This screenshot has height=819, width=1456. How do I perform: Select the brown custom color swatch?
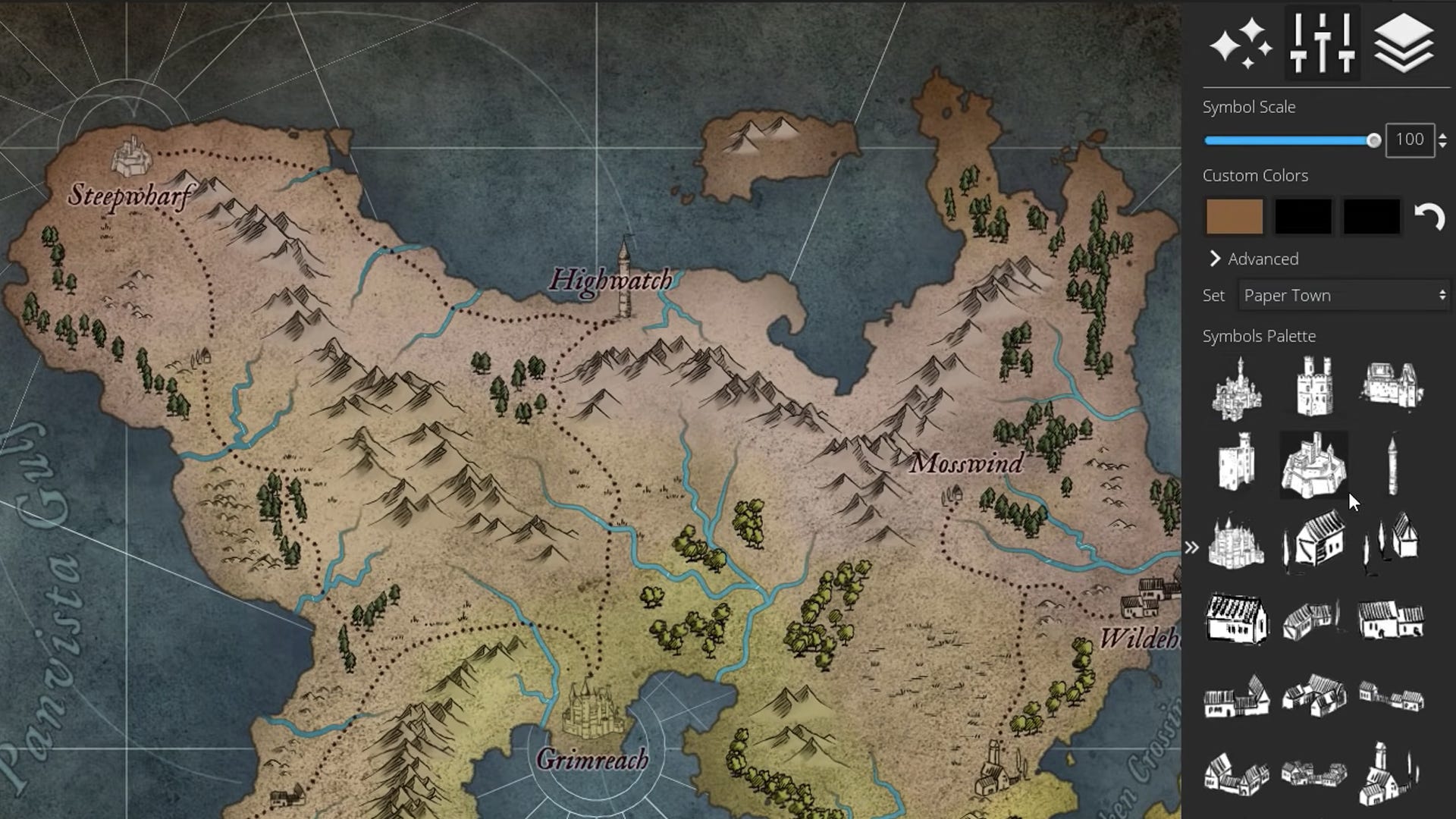(x=1233, y=217)
